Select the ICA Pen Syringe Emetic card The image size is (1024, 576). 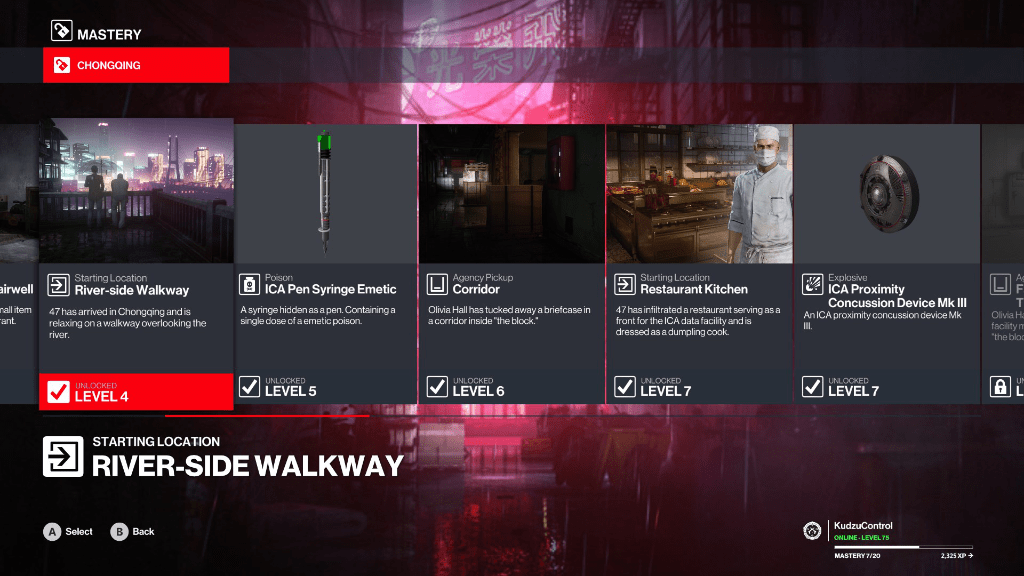coord(325,264)
